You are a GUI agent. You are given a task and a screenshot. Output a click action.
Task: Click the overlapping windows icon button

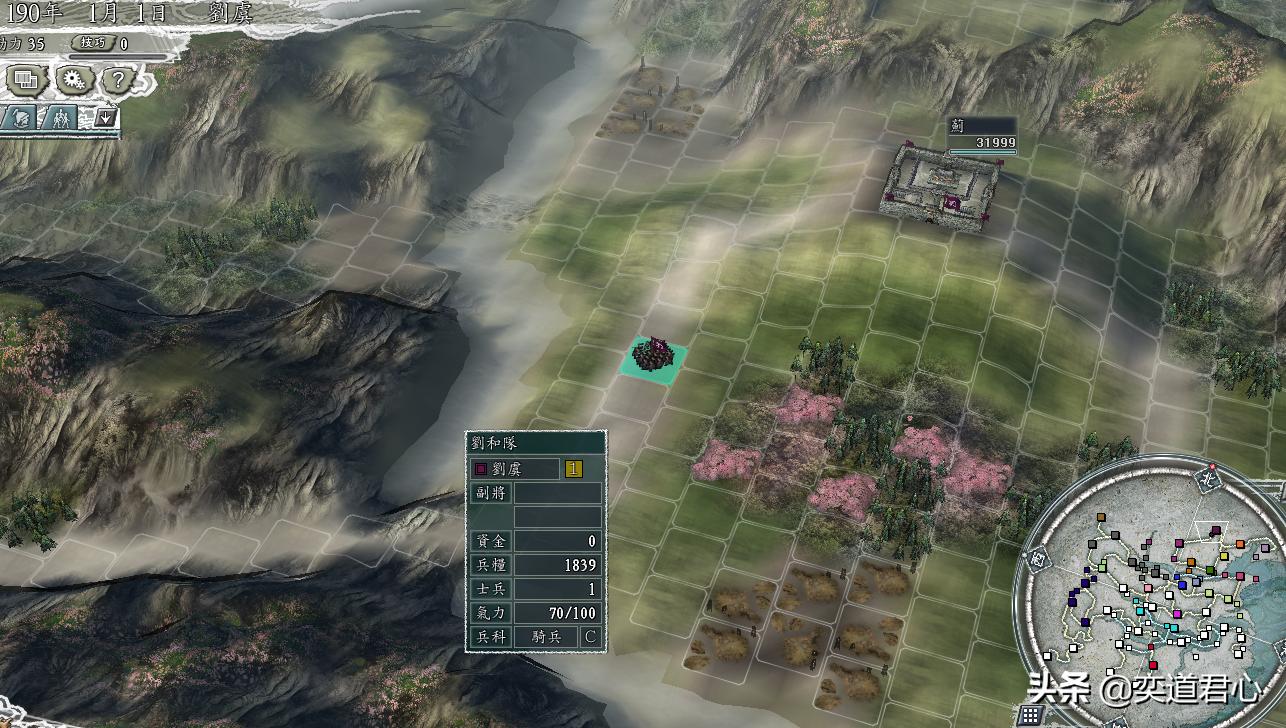pos(26,79)
